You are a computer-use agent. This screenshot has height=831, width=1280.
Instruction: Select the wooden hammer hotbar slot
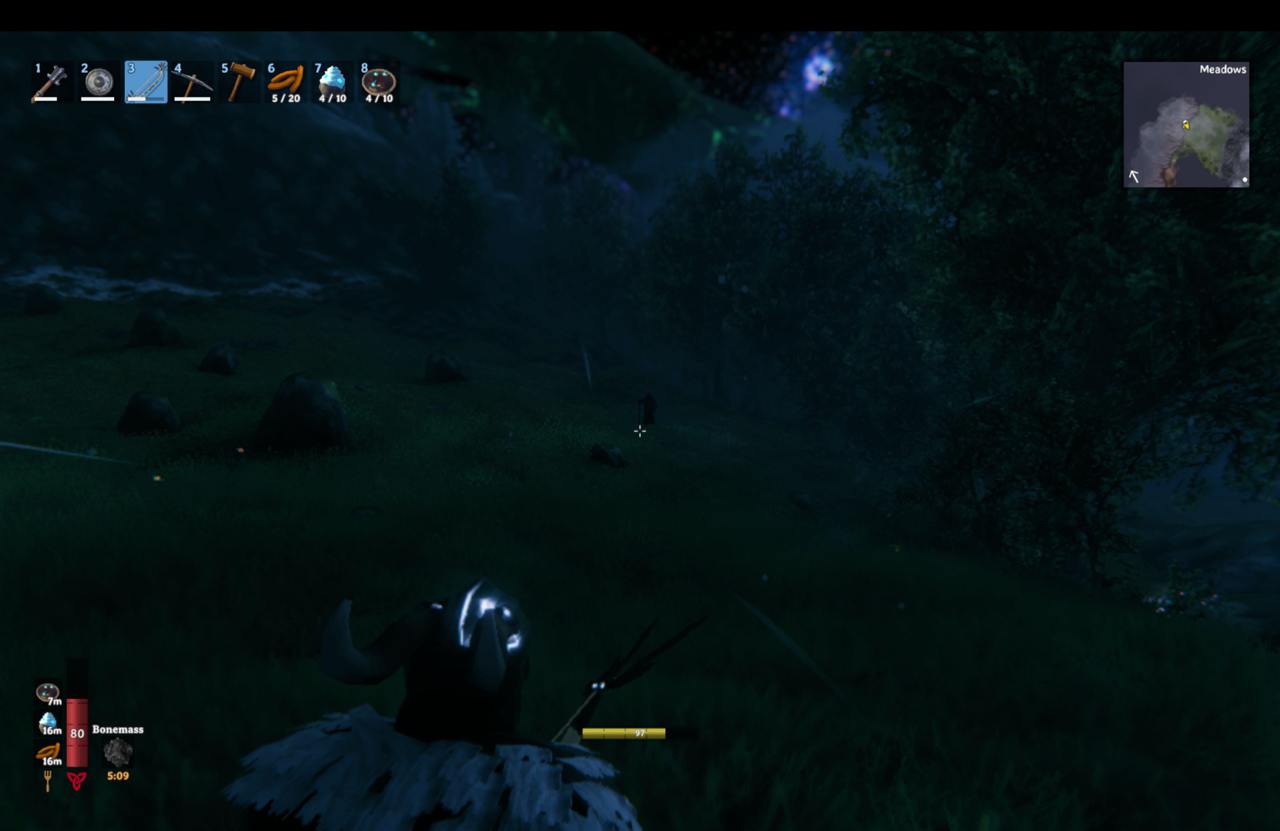239,82
